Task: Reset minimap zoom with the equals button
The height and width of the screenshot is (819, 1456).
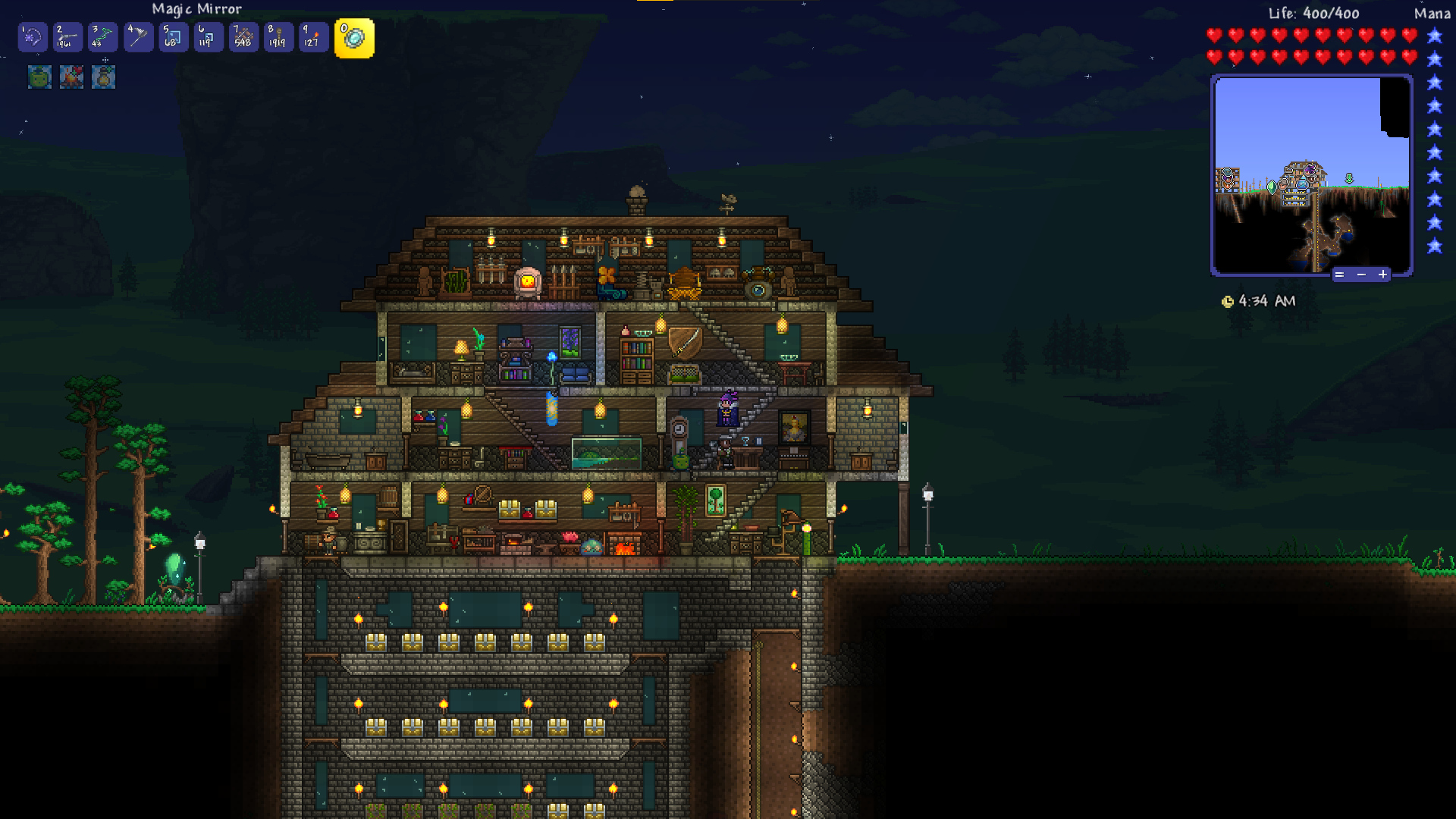Action: 1339,275
